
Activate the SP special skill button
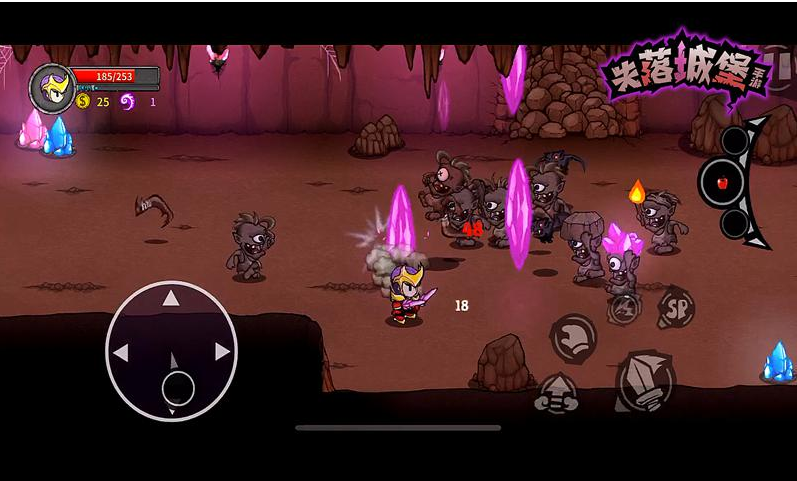(x=677, y=307)
